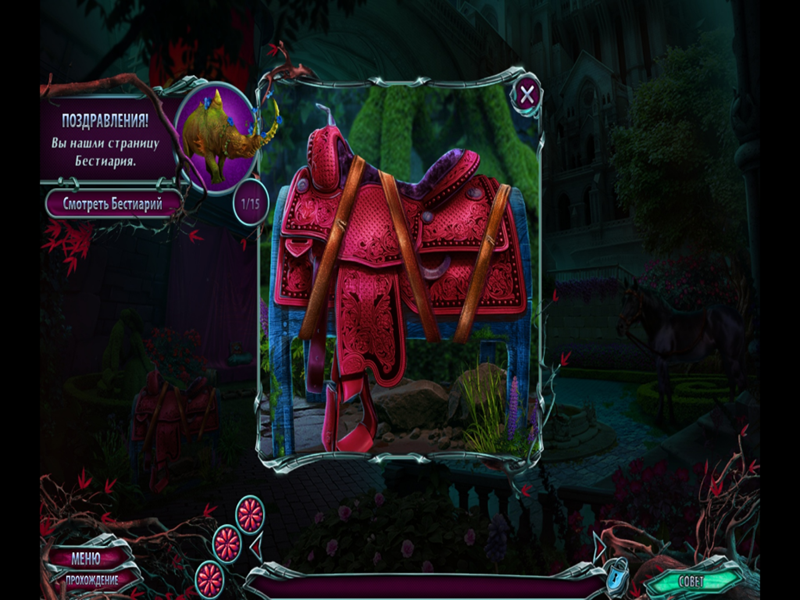Viewport: 800px width, 600px height.
Task: Toggle the inventory padlock icon
Action: click(617, 578)
